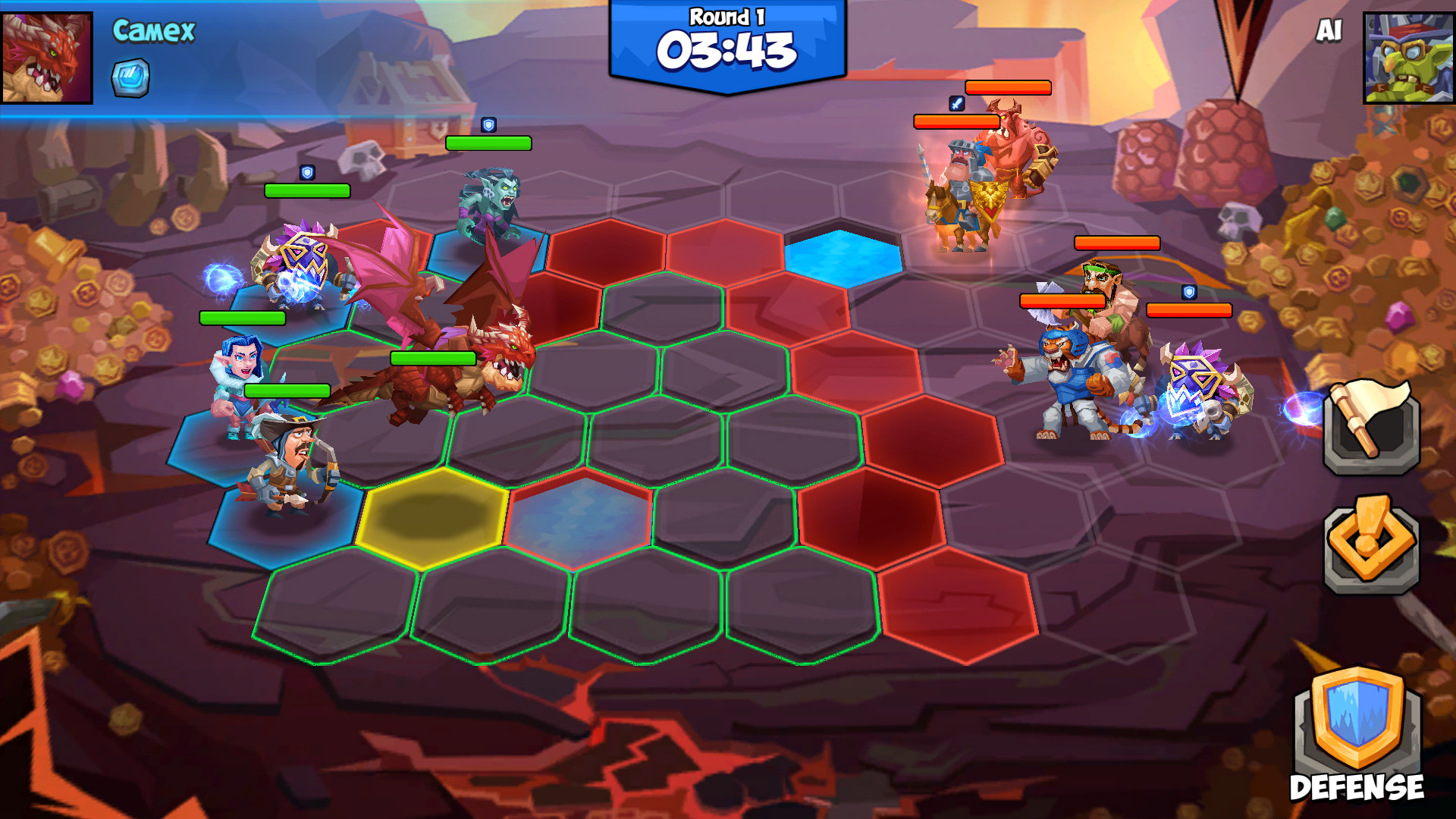
Task: Open the AI opponent's goblin avatar
Action: coord(1407,57)
